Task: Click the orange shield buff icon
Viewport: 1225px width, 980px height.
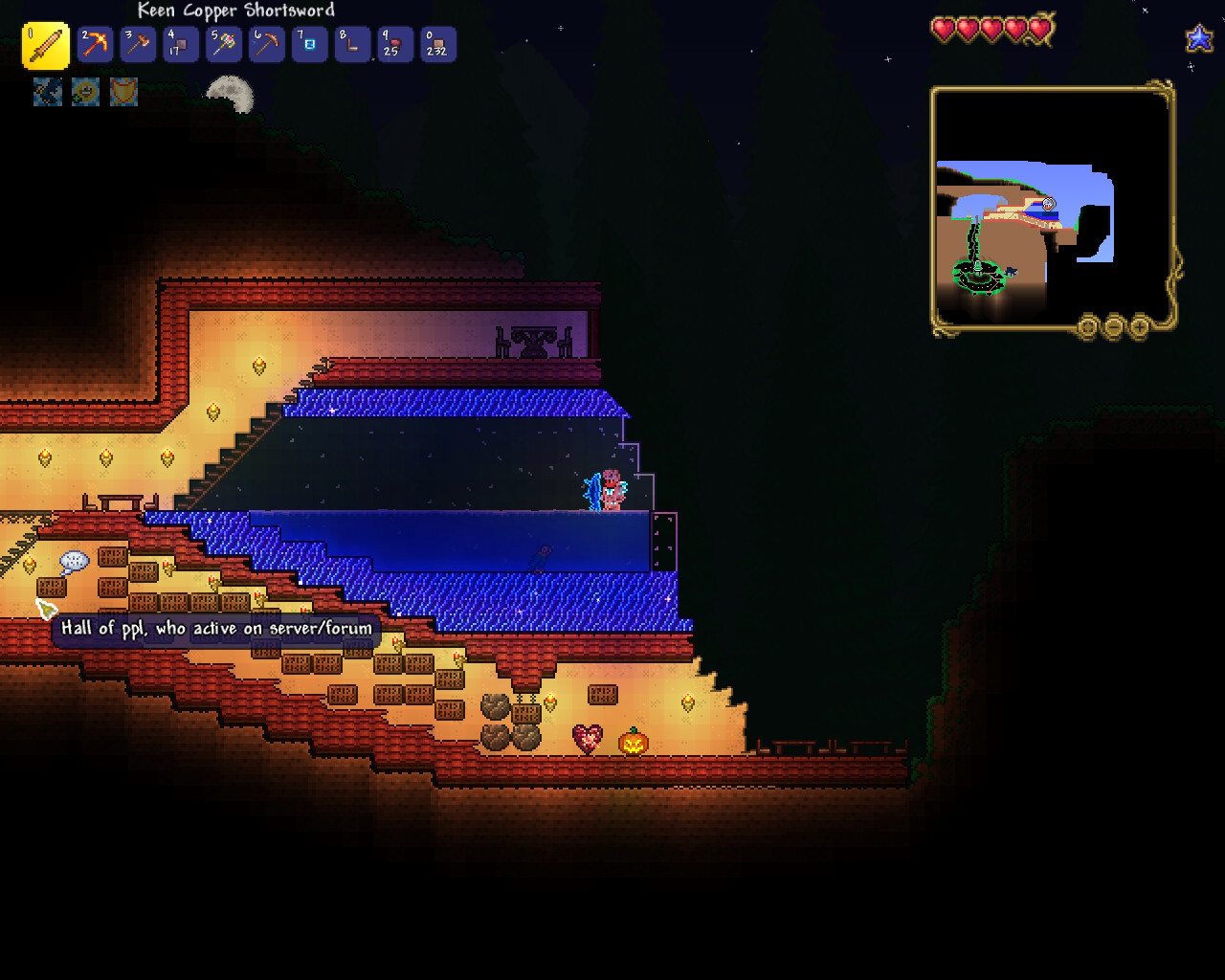Action: pos(123,92)
